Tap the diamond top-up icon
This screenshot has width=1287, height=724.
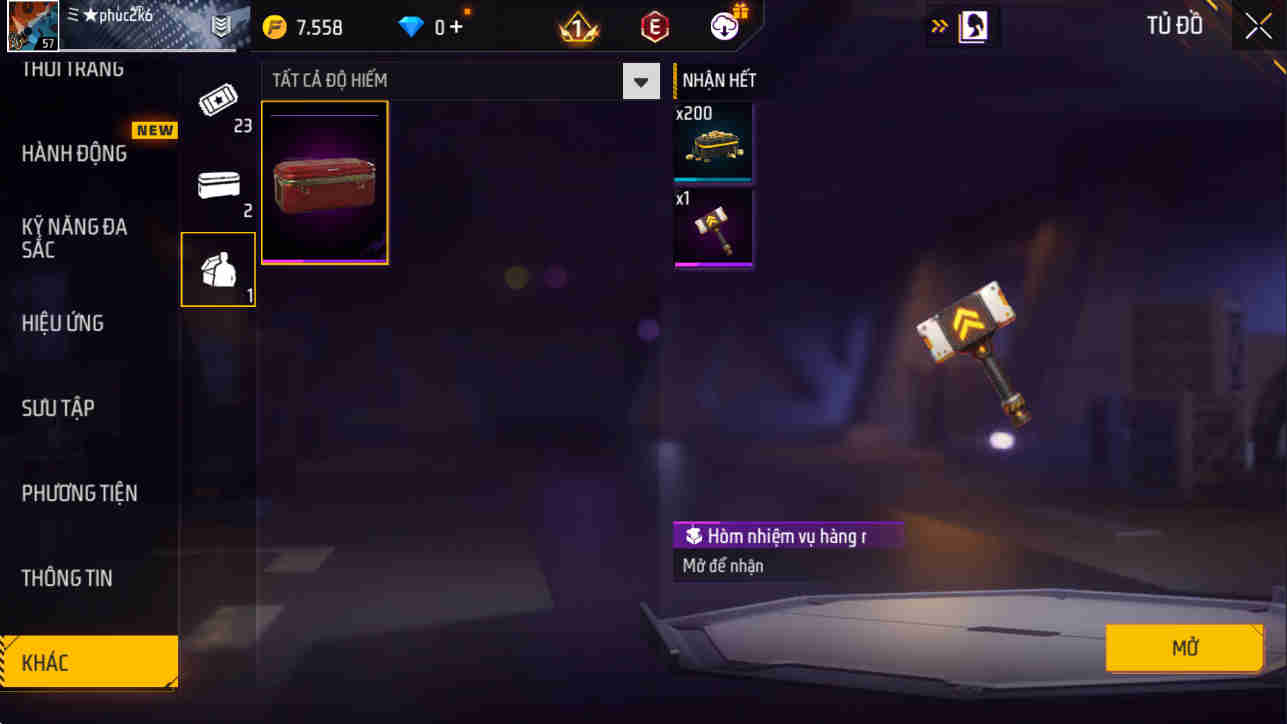click(x=411, y=27)
